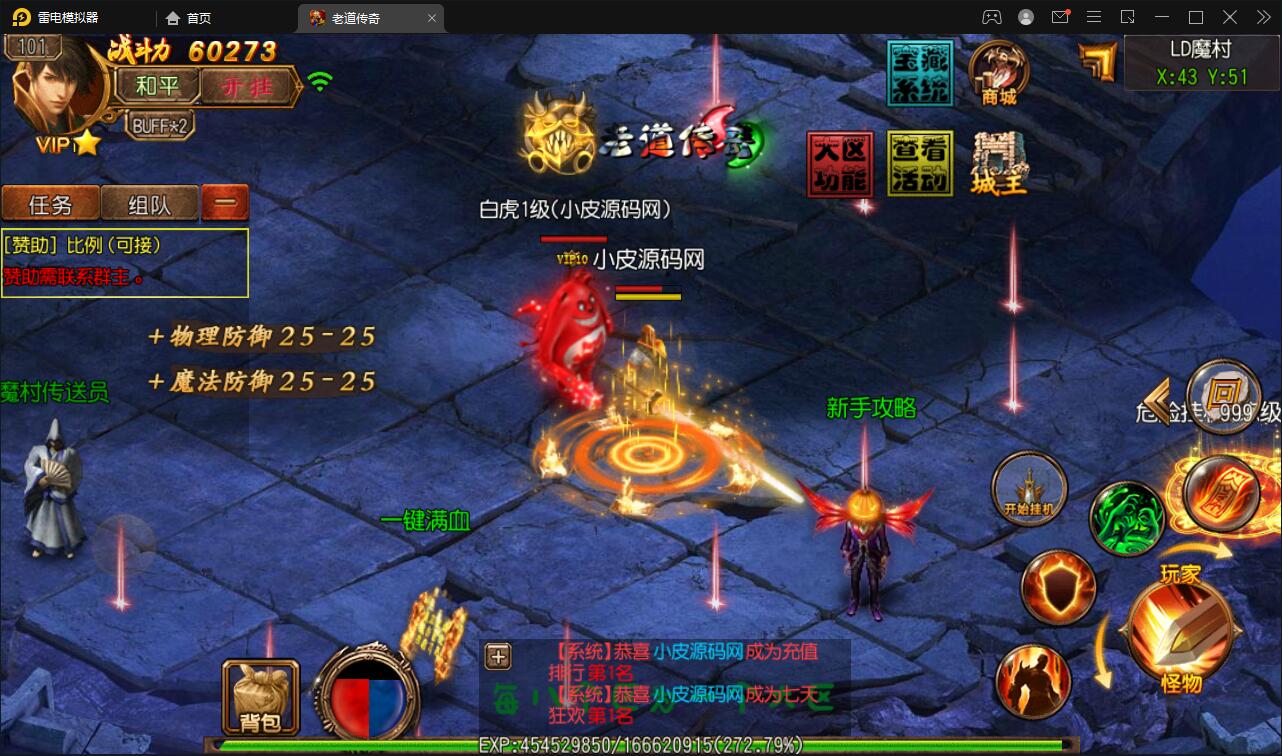1282x756 pixels.
Task: Close the 老道传奇 emulator tab
Action: 432,18
